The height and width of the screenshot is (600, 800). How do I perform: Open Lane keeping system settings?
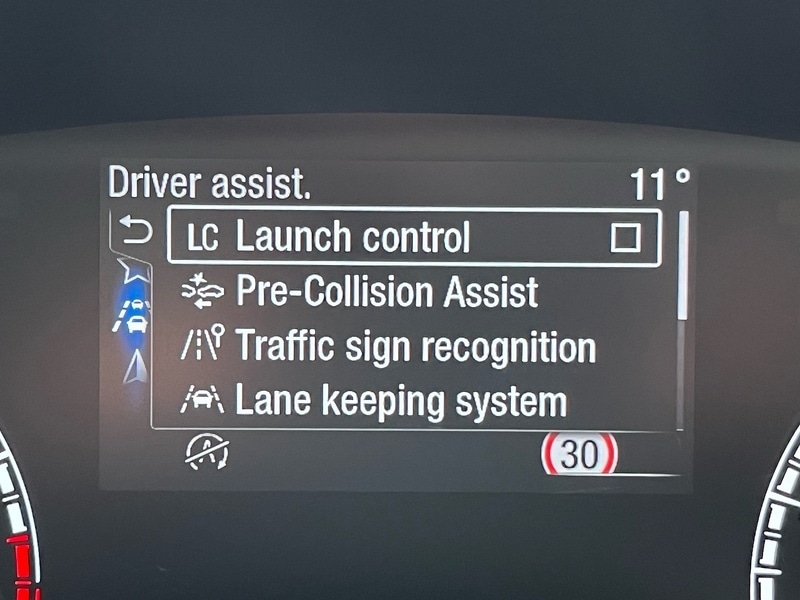400,401
